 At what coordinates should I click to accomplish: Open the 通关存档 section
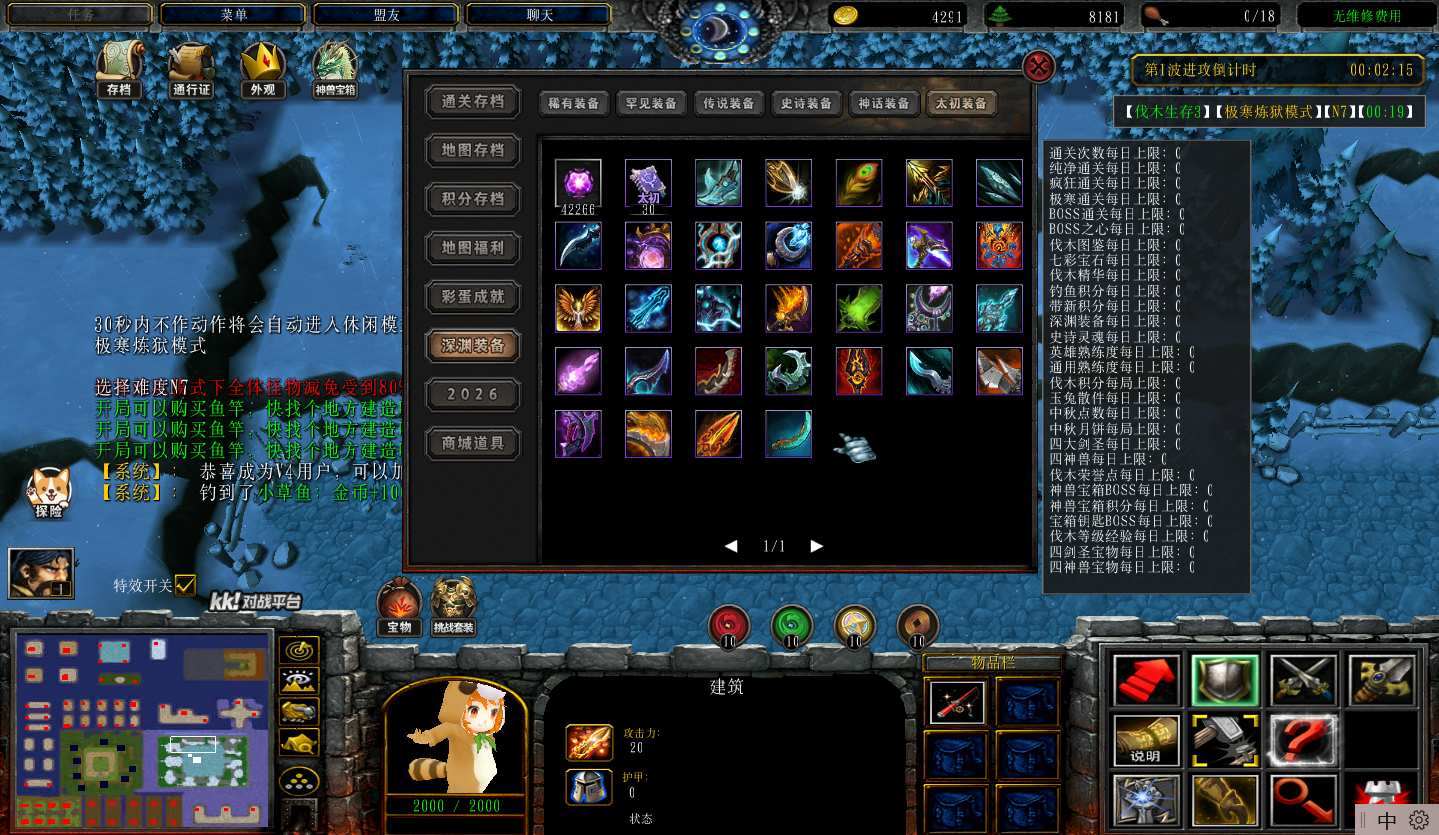473,101
